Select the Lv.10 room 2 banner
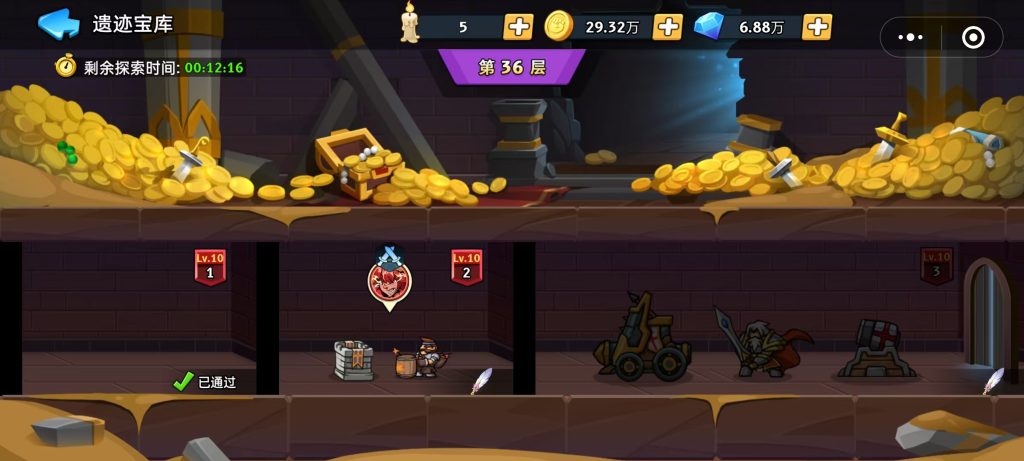1024x461 pixels. pyautogui.click(x=466, y=267)
